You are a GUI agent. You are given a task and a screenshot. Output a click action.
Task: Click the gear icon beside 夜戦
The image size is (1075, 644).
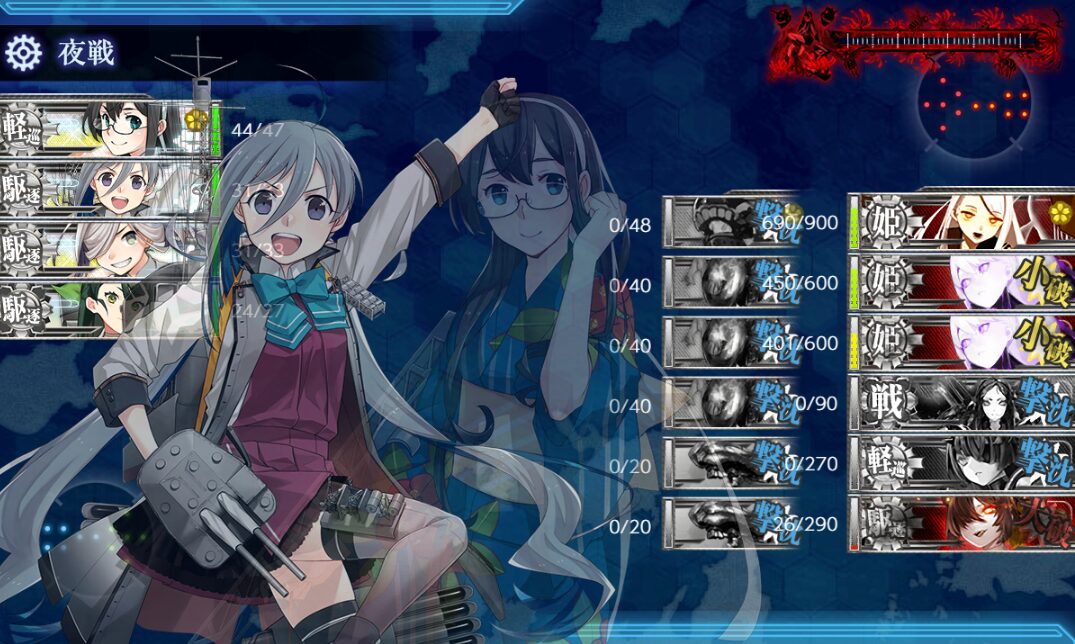(24, 52)
